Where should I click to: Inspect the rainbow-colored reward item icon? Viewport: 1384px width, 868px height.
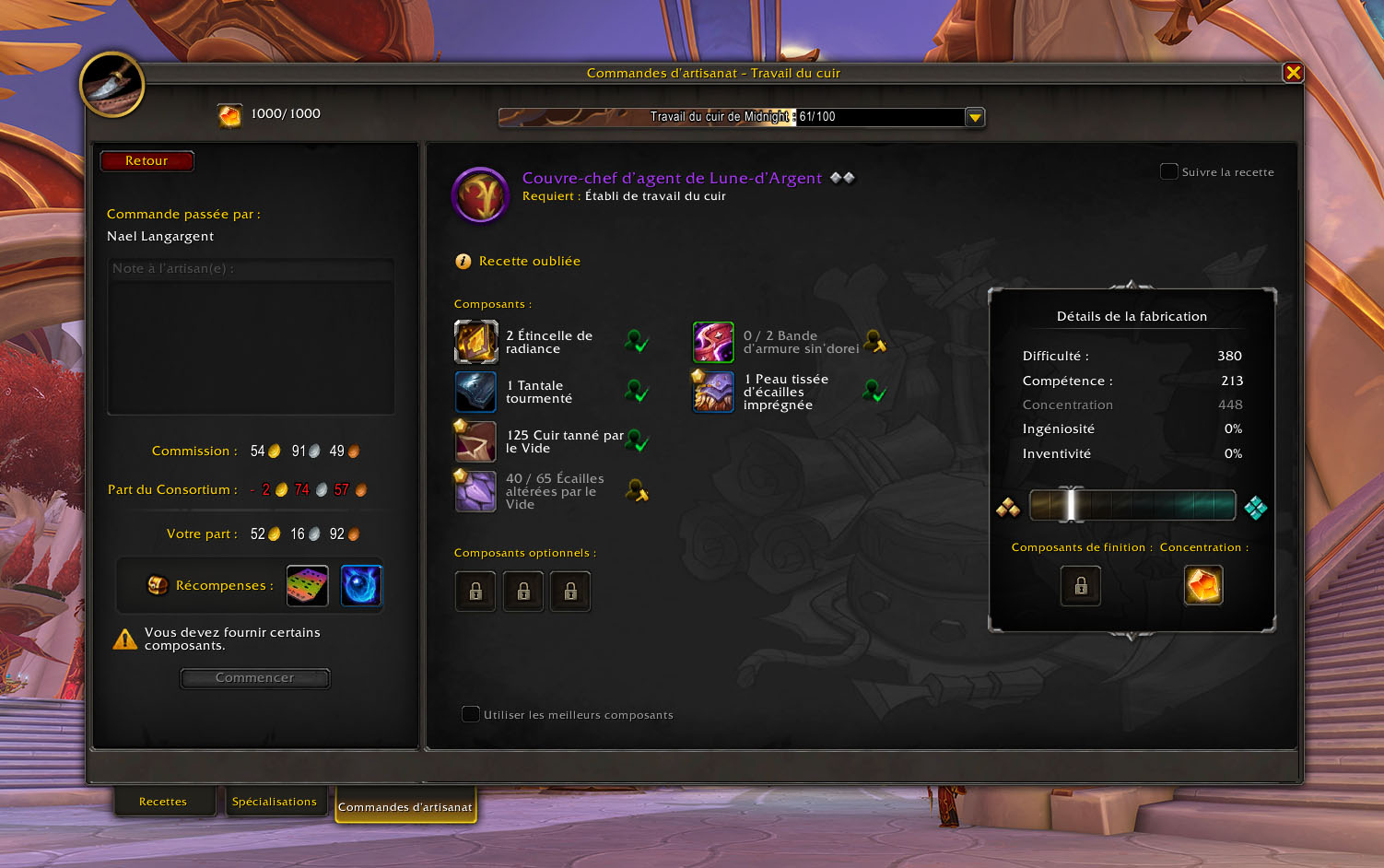click(308, 586)
